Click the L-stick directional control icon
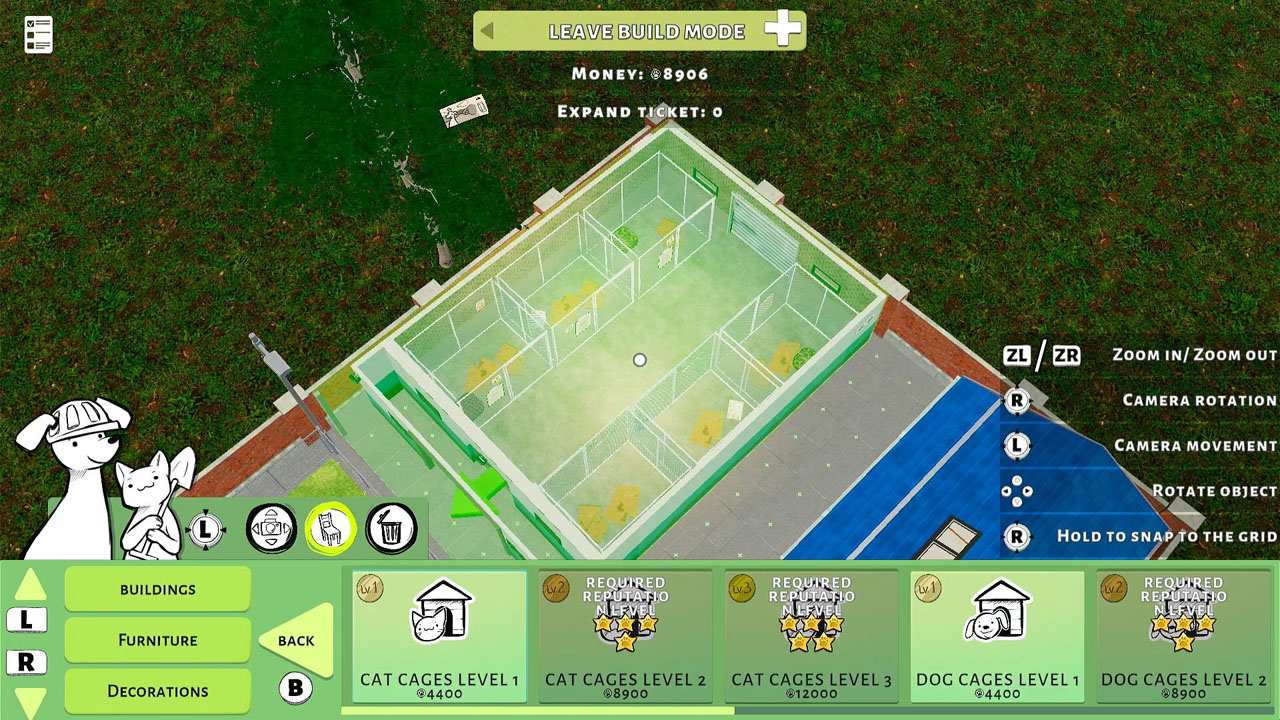The width and height of the screenshot is (1280, 720). pyautogui.click(x=207, y=528)
